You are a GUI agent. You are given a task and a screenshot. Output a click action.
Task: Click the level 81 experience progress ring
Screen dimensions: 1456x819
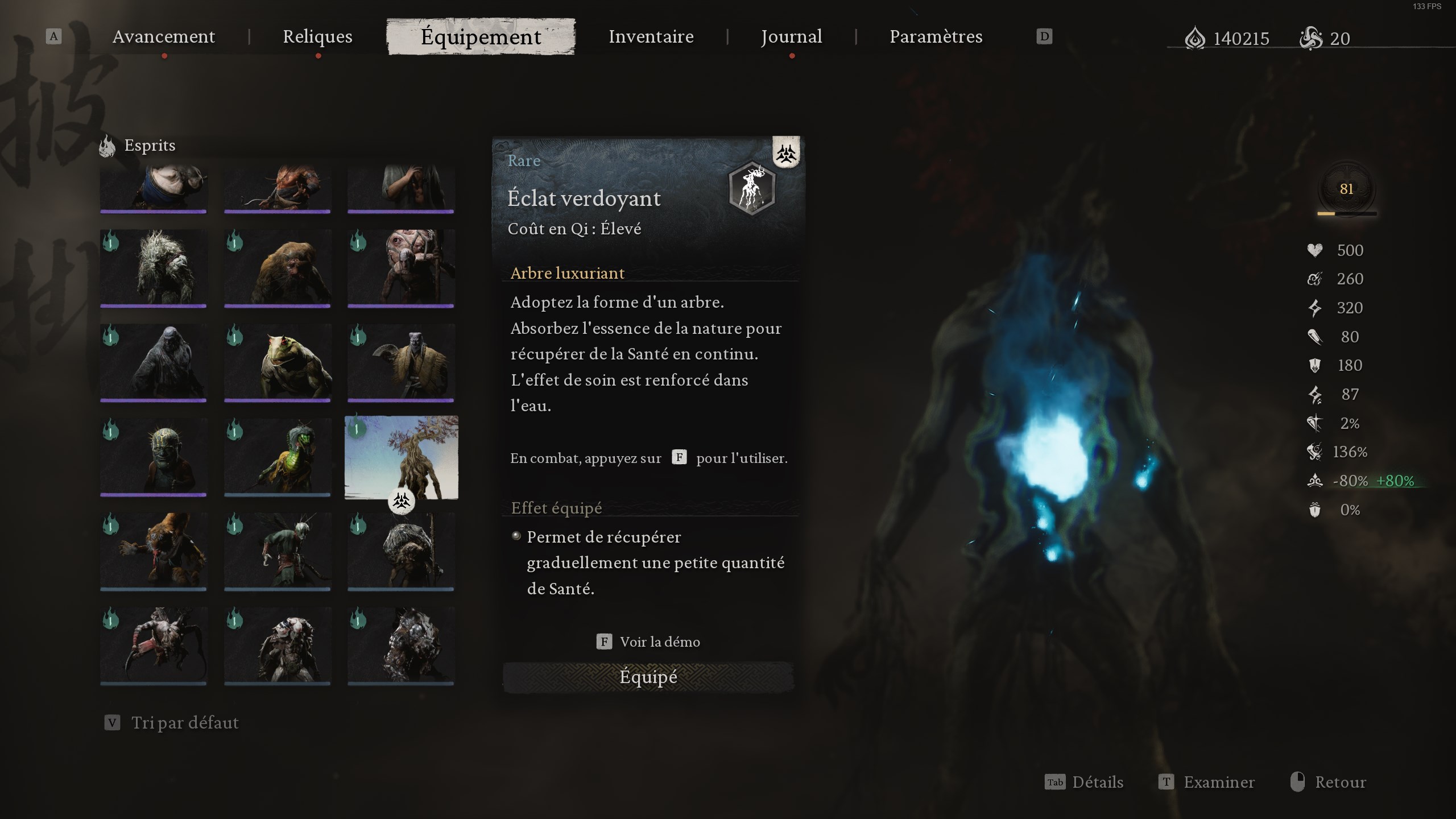(x=1348, y=189)
